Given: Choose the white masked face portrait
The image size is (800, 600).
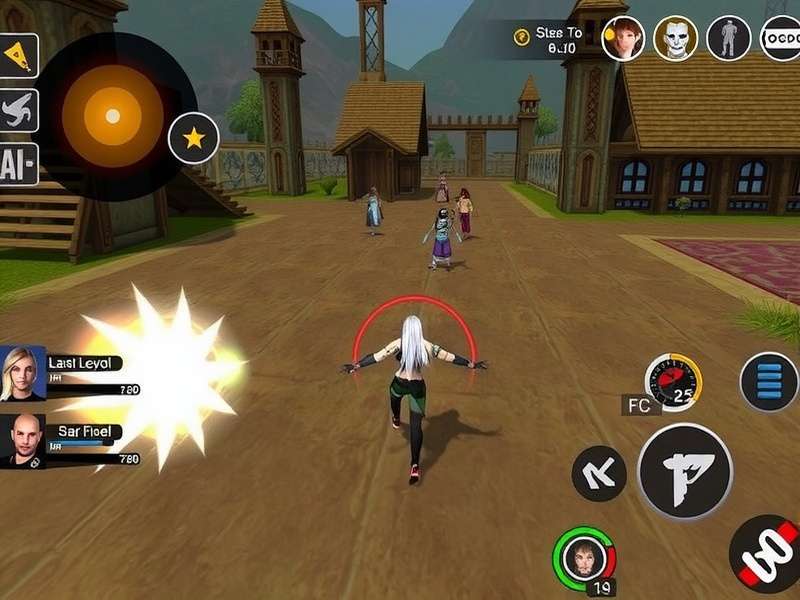Looking at the screenshot, I should (676, 39).
